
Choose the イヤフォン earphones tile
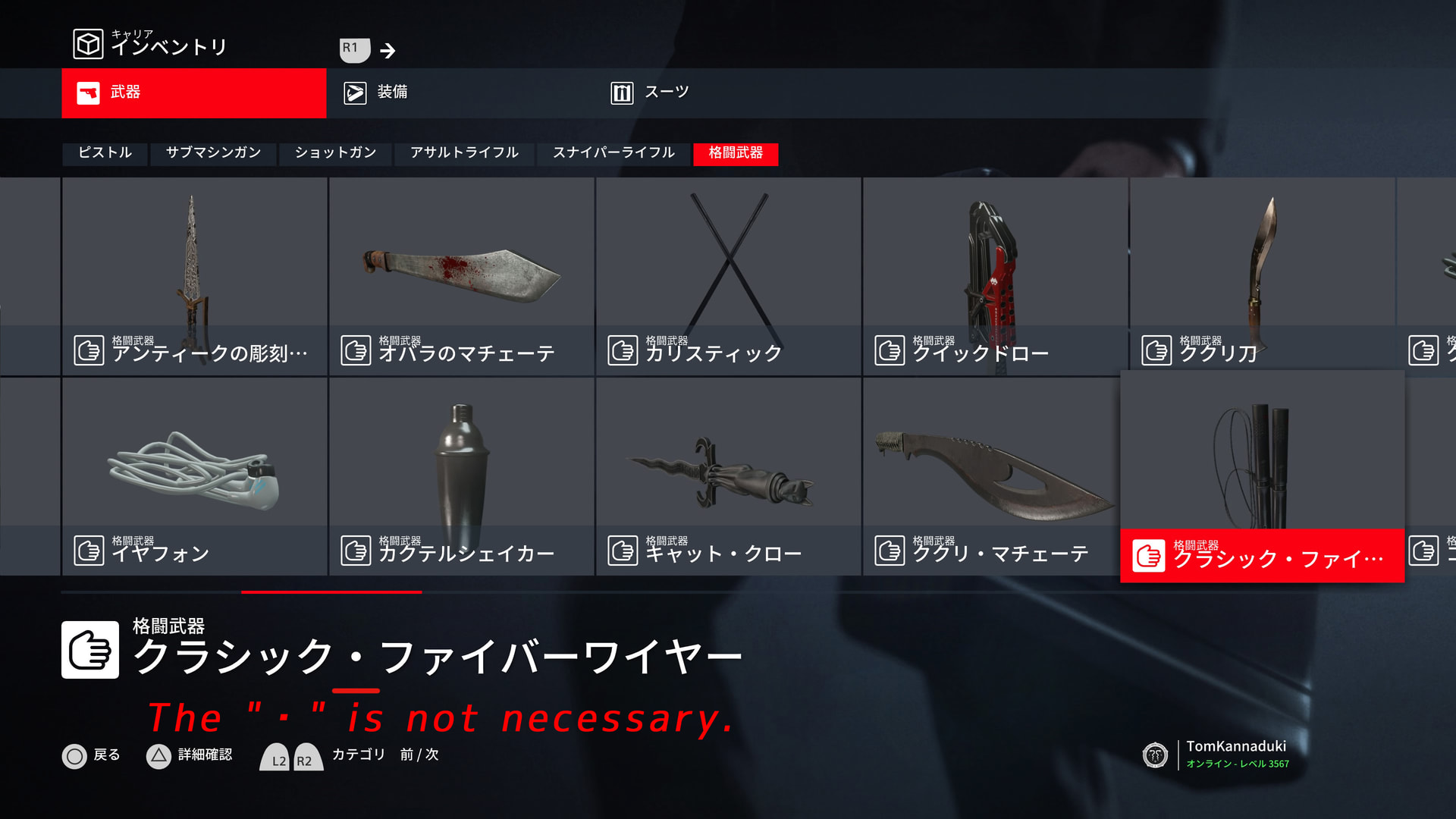tap(194, 476)
